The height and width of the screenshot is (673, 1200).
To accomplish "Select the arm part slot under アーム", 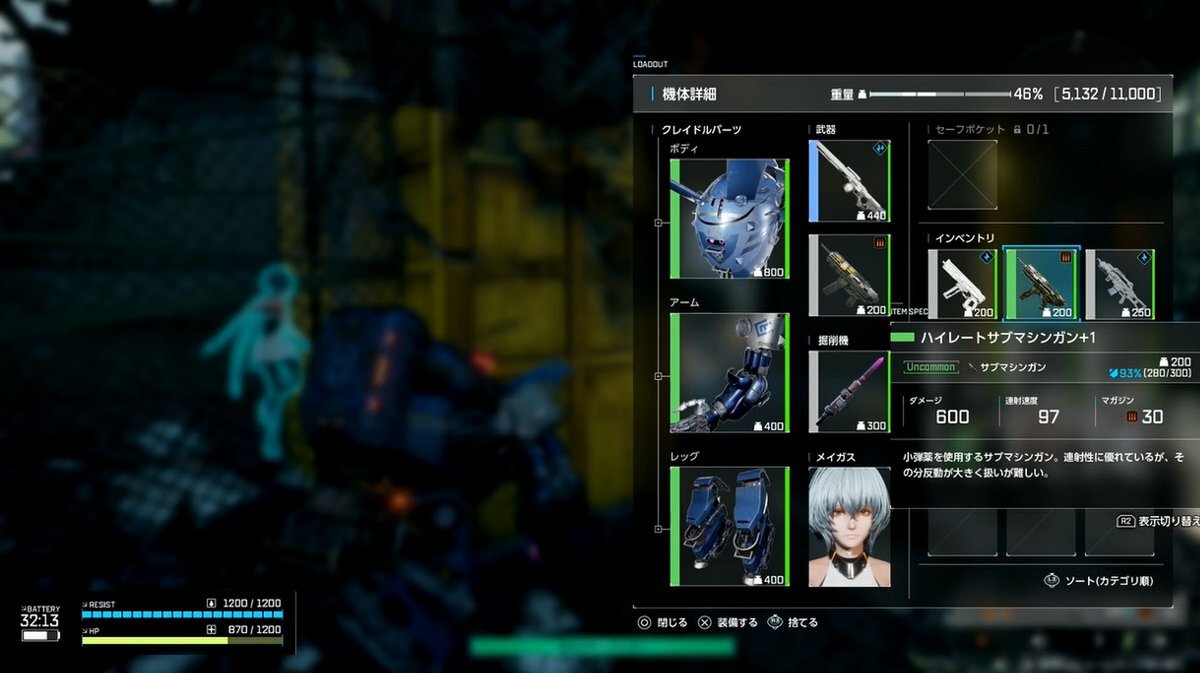I will coord(730,373).
